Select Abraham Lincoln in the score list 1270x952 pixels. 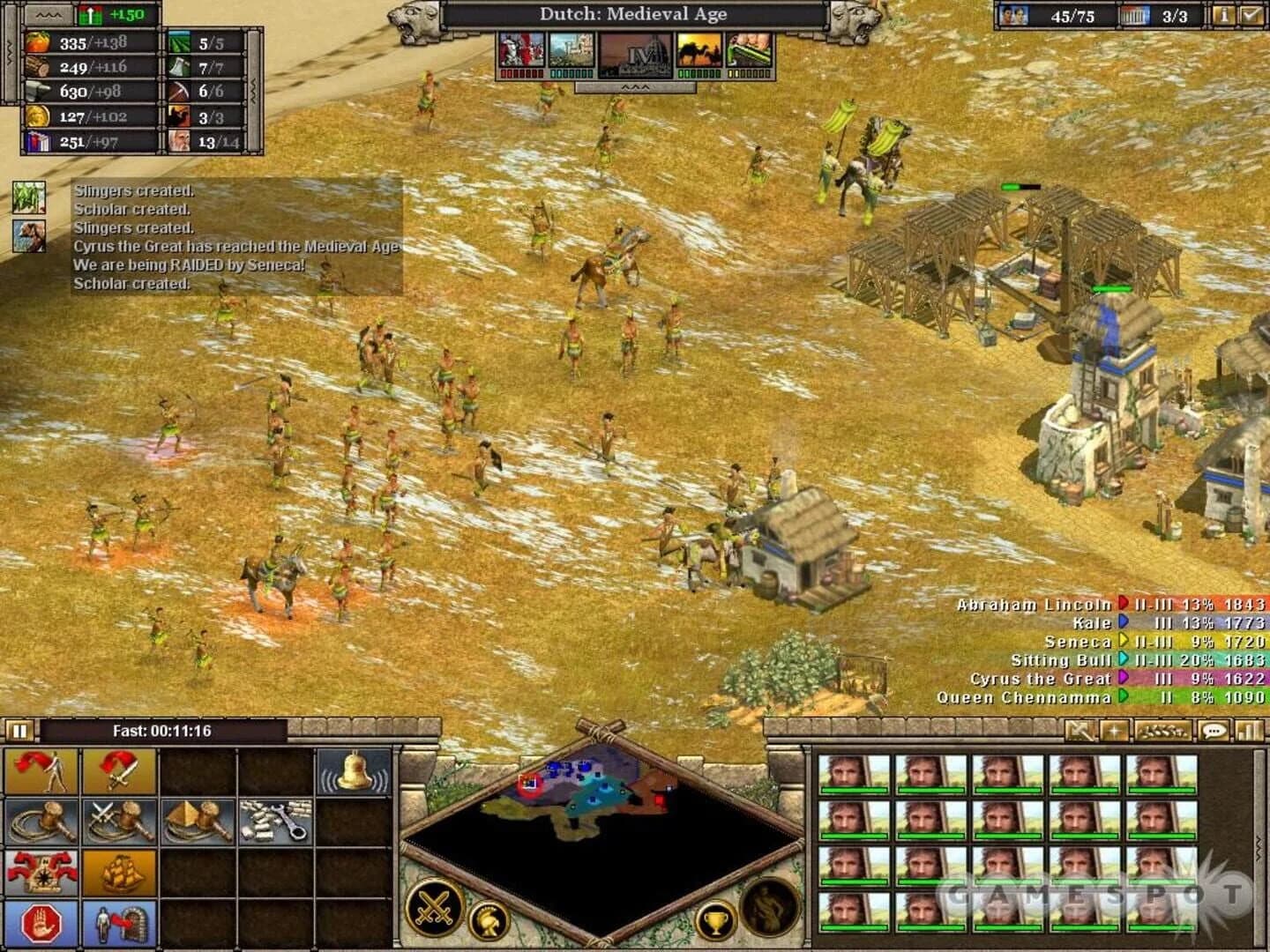tap(1034, 606)
